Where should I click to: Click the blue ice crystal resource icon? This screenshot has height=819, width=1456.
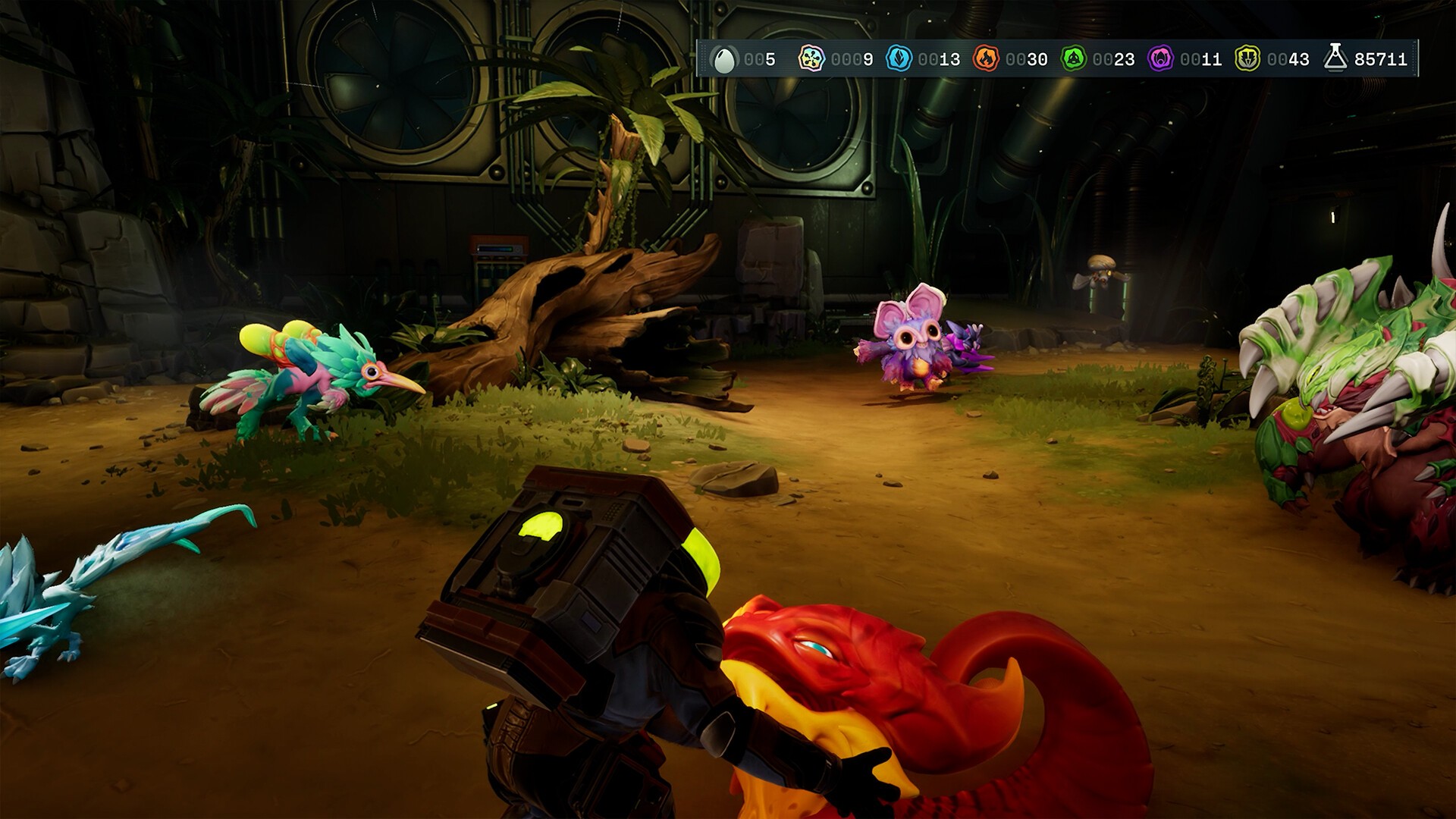pos(899,58)
